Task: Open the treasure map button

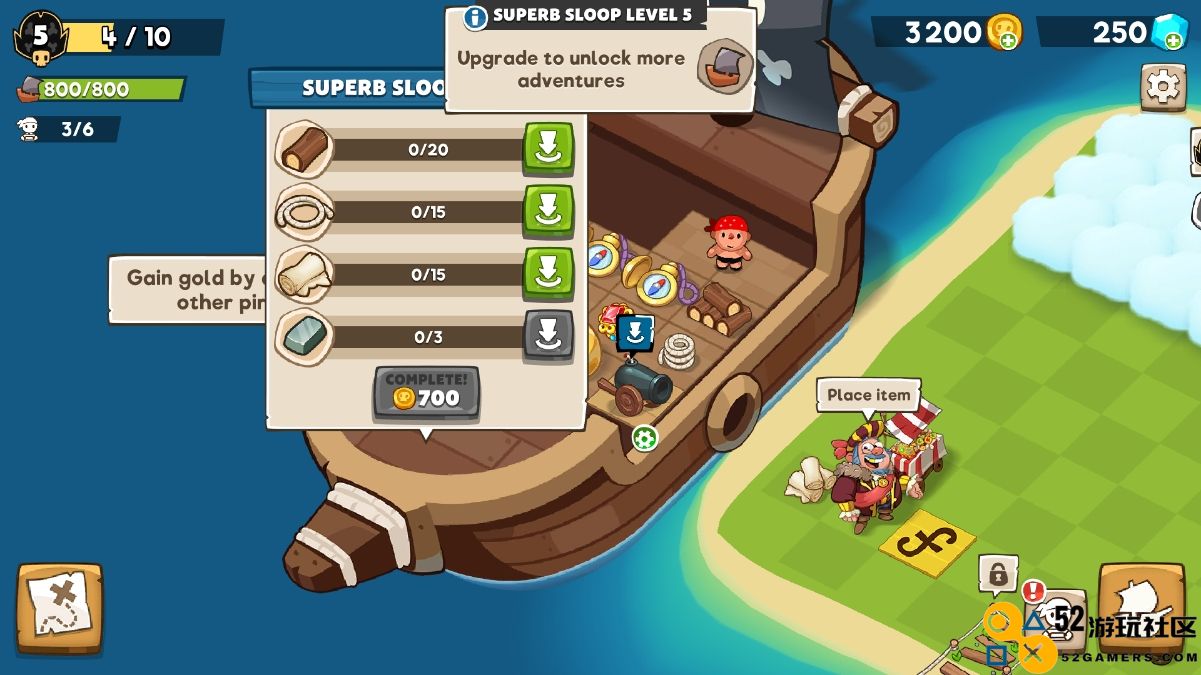Action: click(60, 608)
